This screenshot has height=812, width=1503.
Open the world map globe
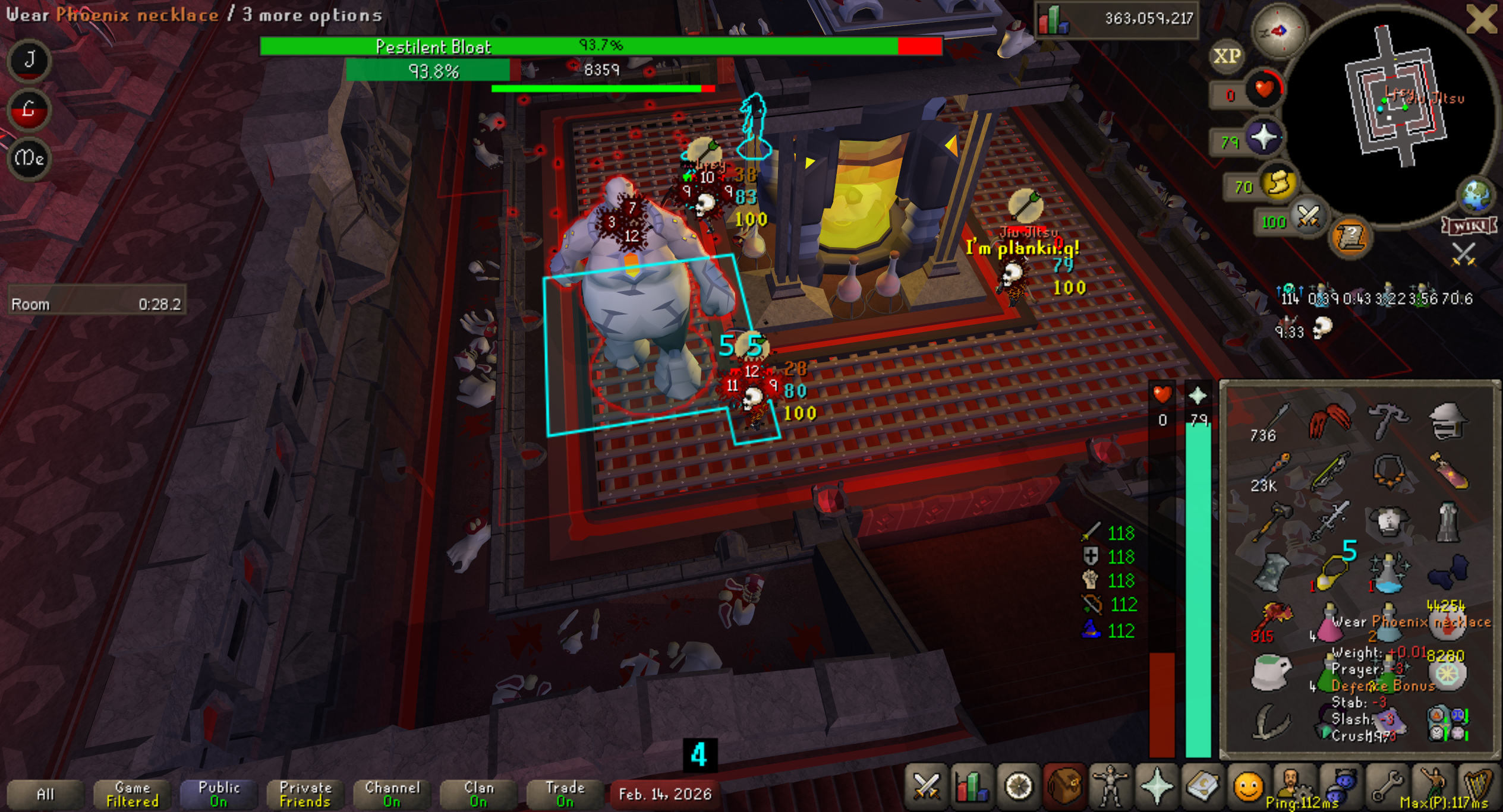coord(1477,195)
